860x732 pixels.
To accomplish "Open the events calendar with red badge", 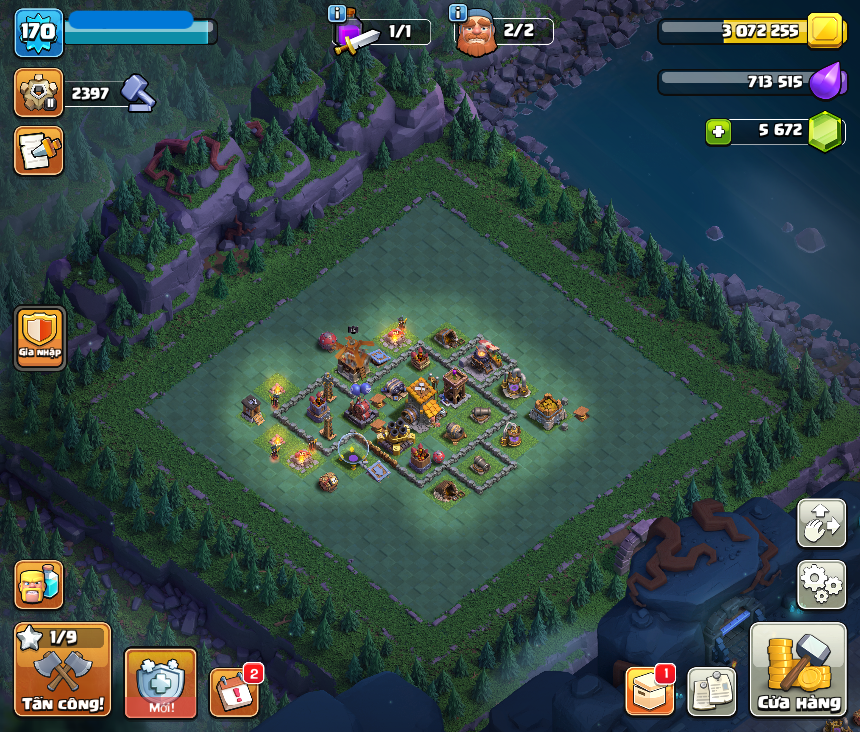I will point(234,691).
